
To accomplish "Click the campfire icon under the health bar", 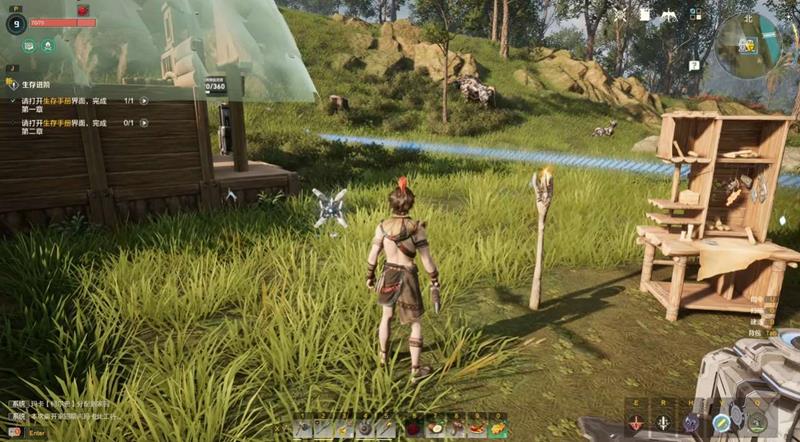I will [47, 45].
